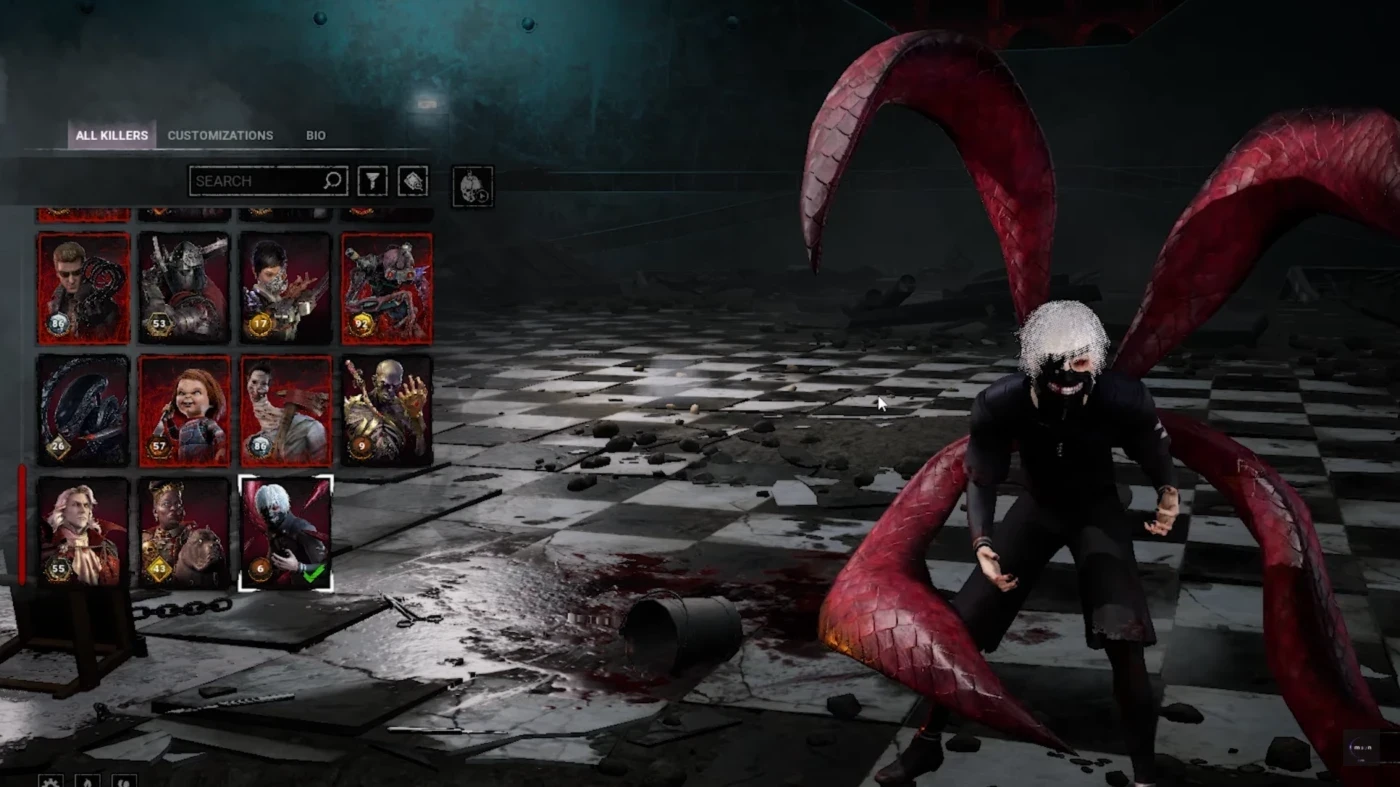Viewport: 1400px width, 787px height.
Task: Pick the Skull Merchant masked killer
Action: click(286, 288)
